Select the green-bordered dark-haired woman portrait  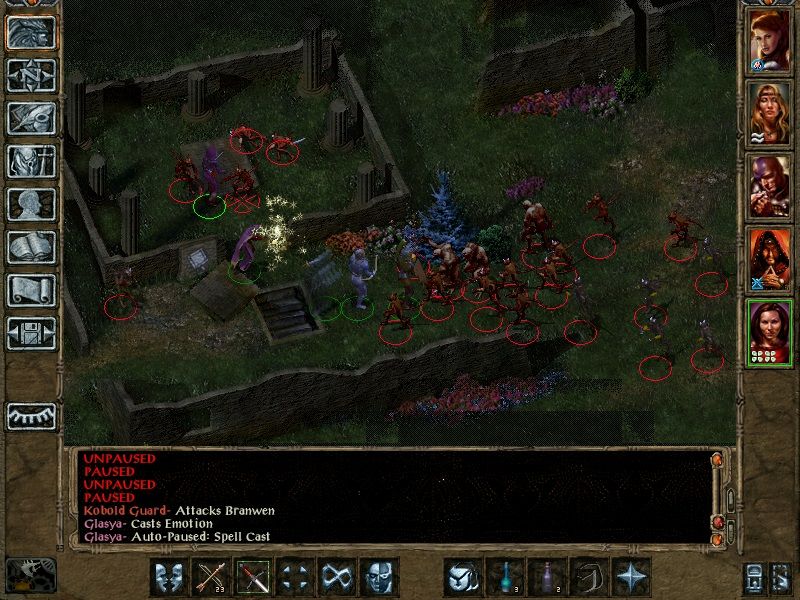click(768, 332)
